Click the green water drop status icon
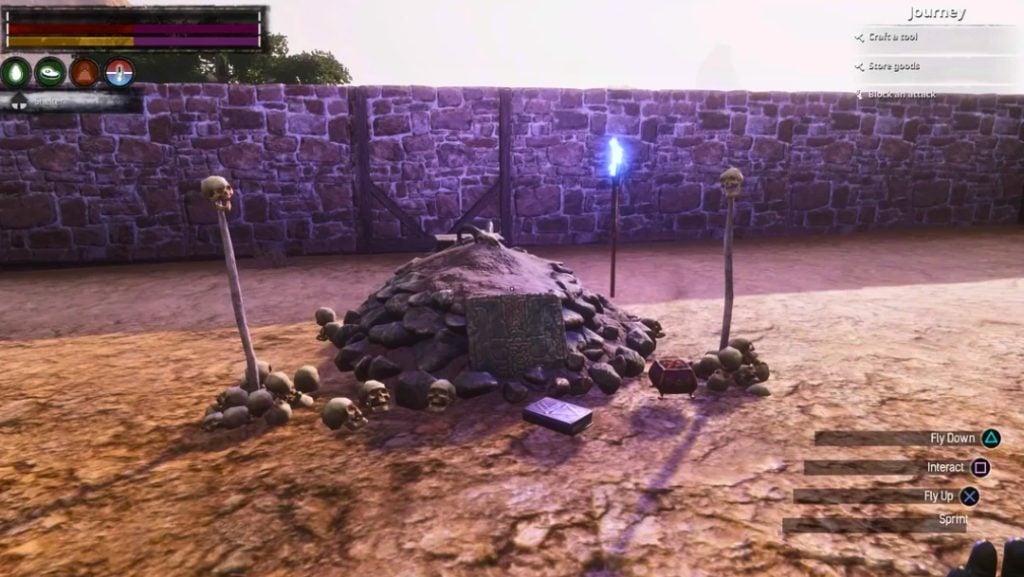1024x577 pixels. 16,72
